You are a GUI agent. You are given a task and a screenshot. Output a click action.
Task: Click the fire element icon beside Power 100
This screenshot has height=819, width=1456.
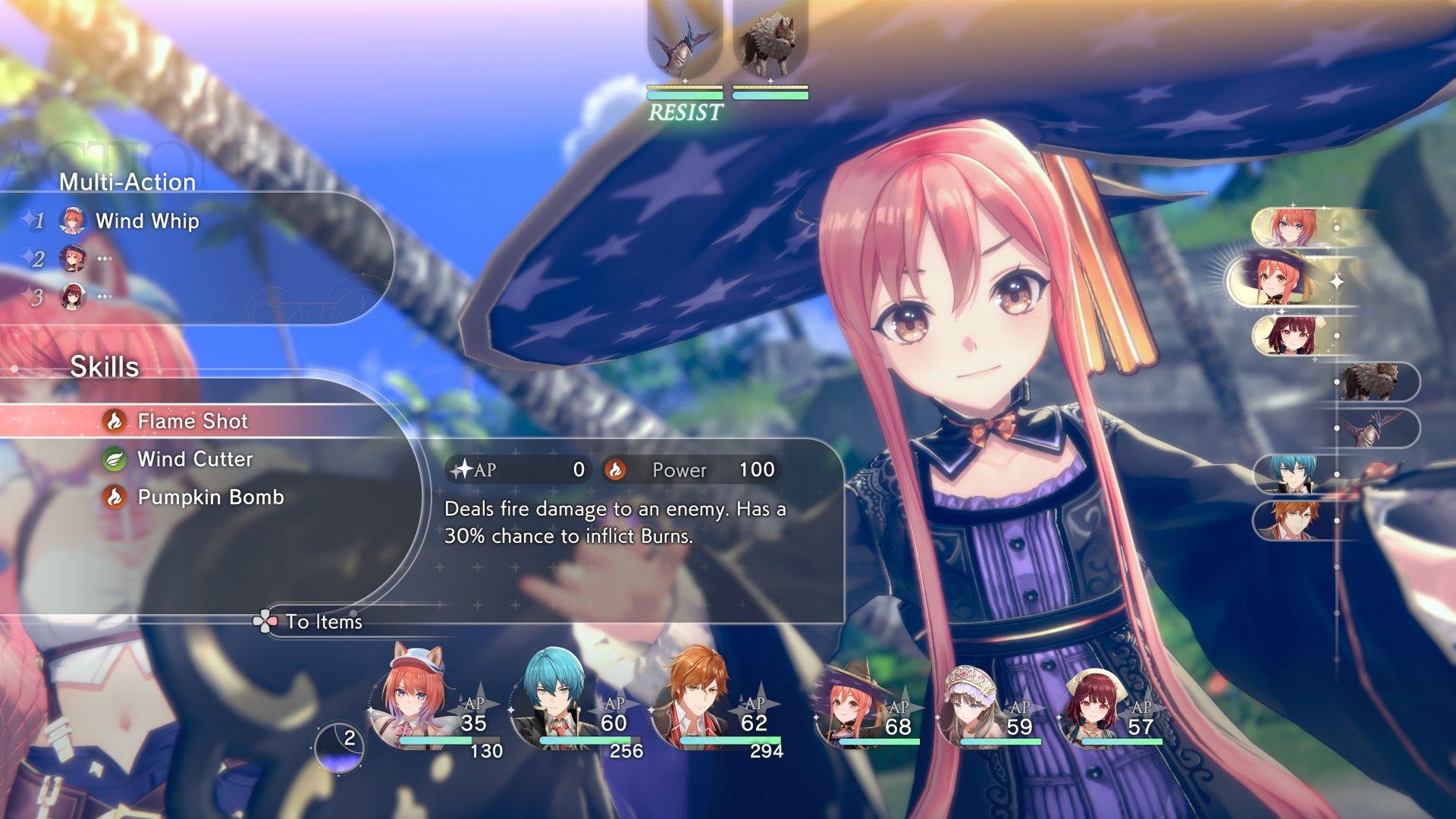(619, 470)
